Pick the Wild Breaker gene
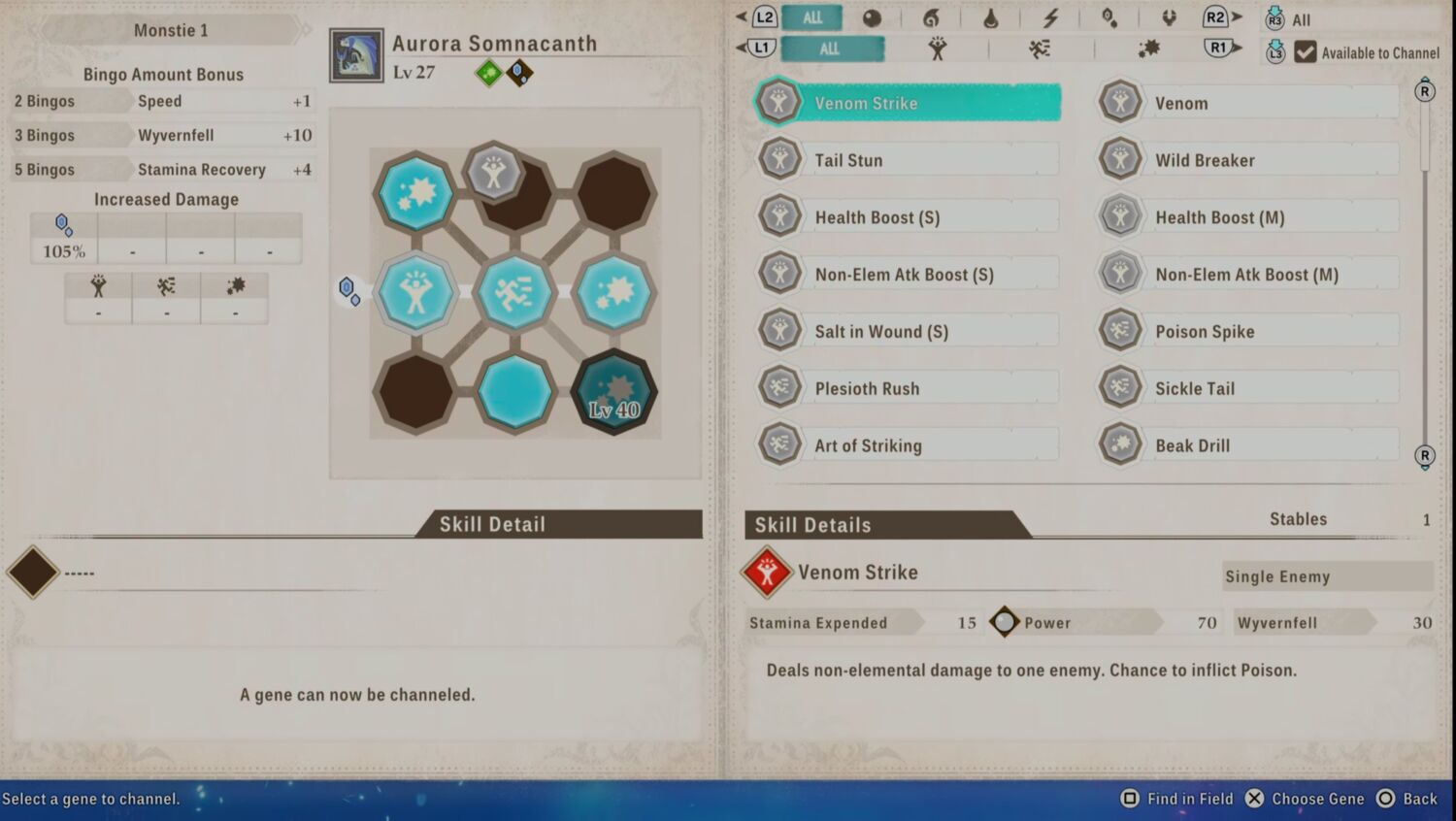 tap(1248, 160)
